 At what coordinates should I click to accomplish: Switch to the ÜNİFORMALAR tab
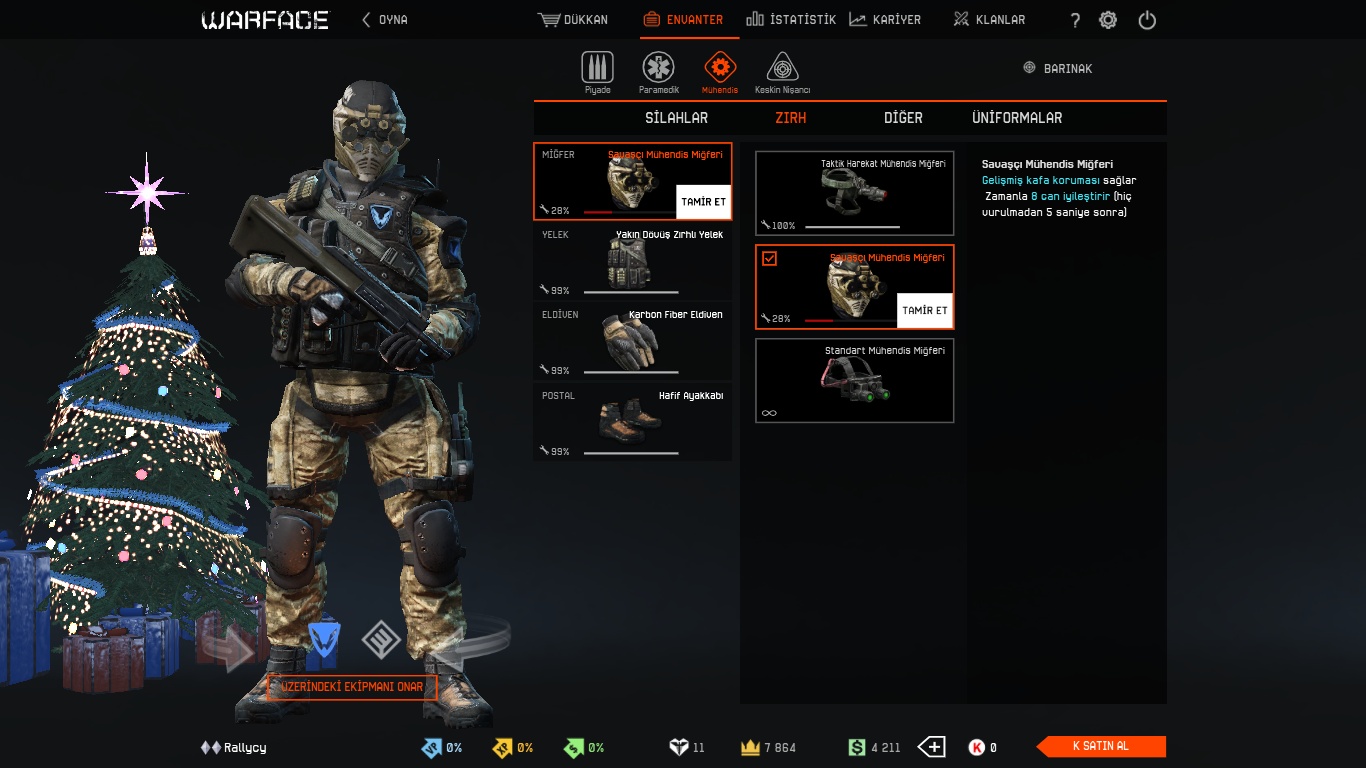coord(1017,118)
